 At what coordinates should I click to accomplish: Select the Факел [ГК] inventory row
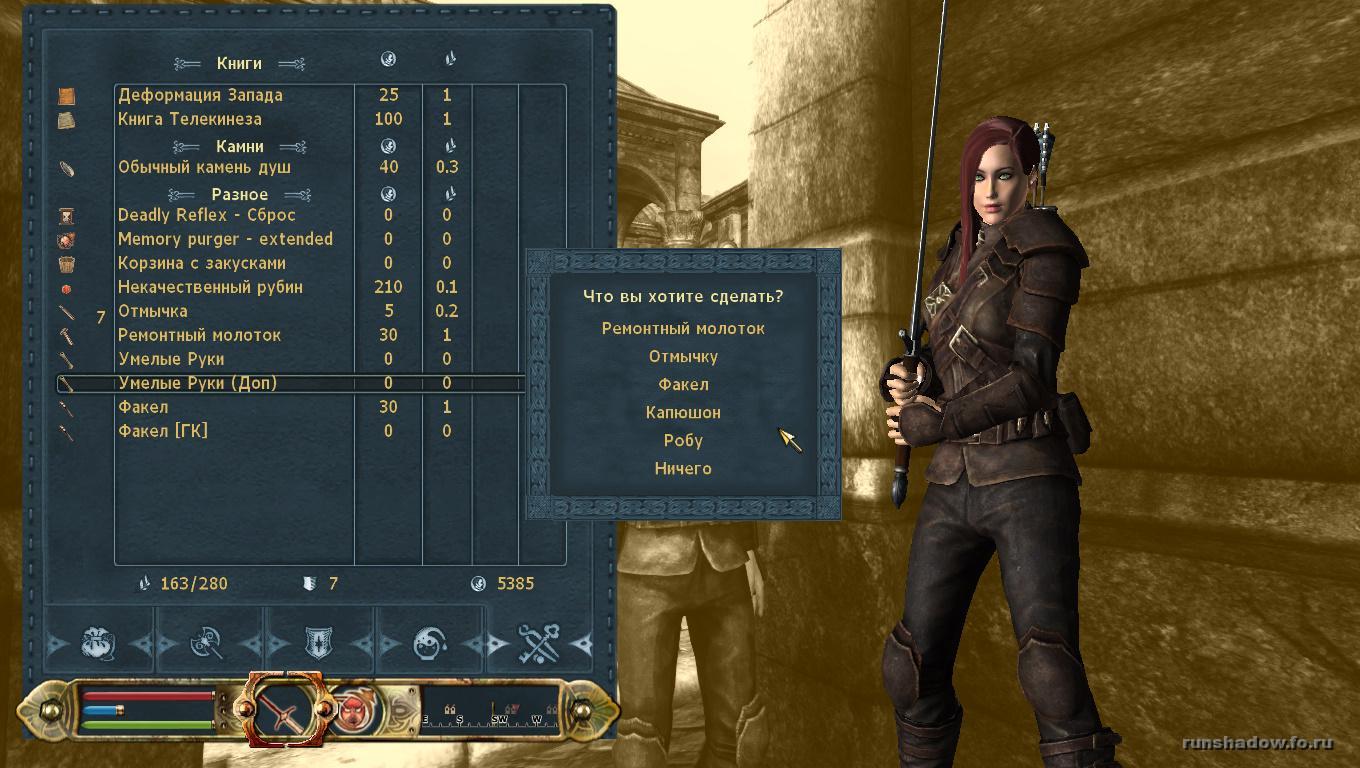pyautogui.click(x=163, y=431)
